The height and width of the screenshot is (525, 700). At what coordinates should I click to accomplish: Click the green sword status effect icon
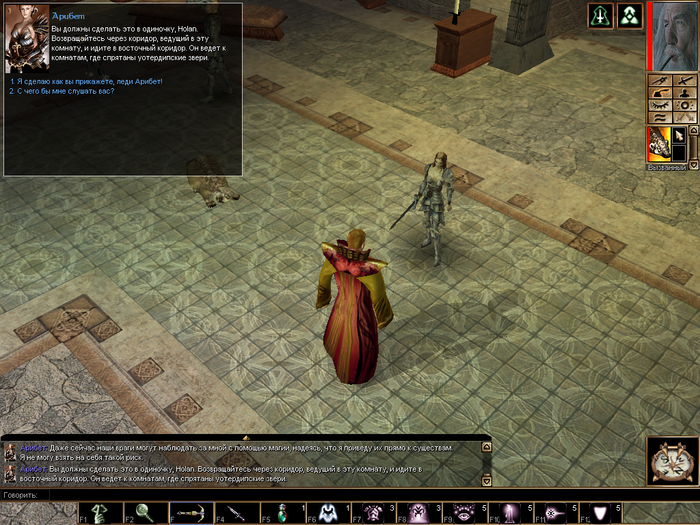click(x=600, y=16)
